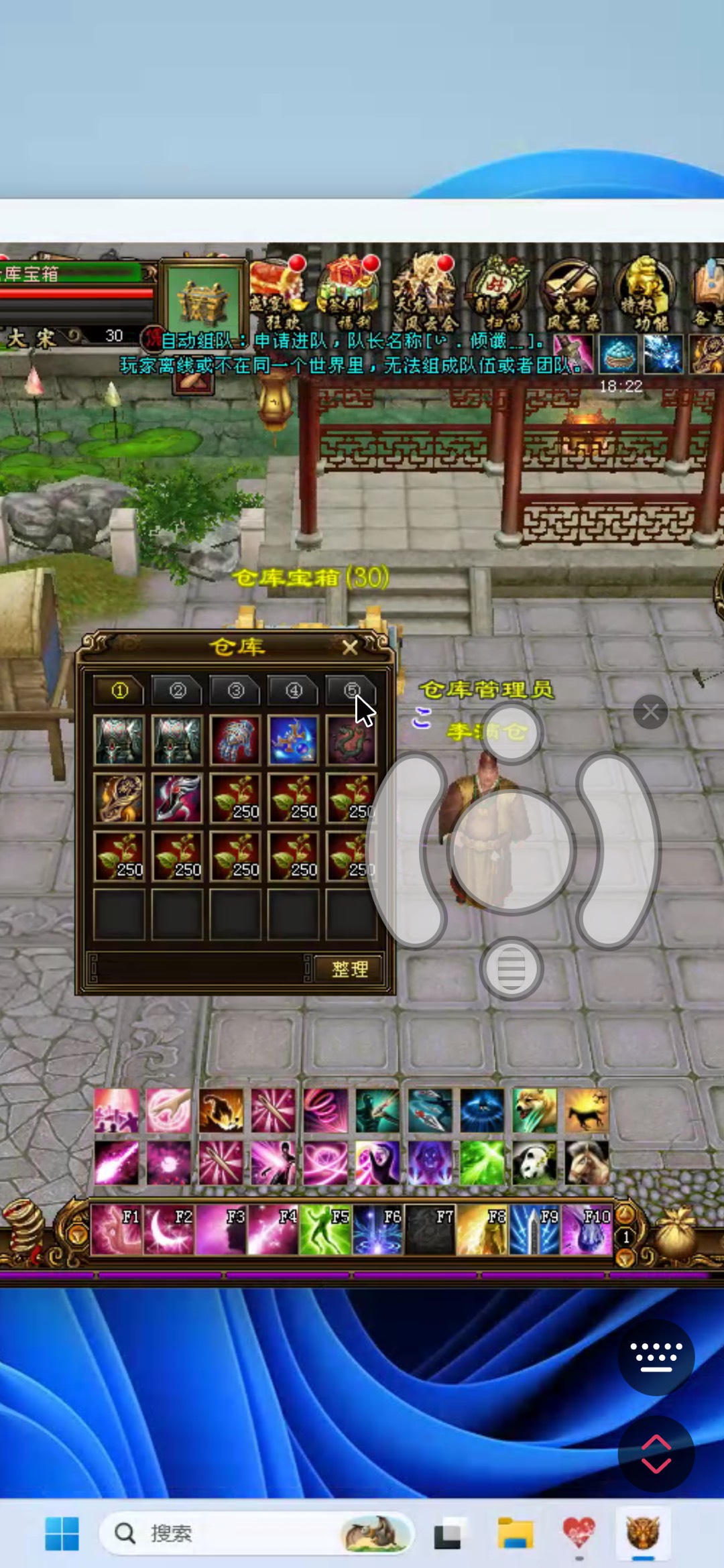Trigger the F9 blue sword skill
The image size is (724, 1568).
click(534, 1231)
